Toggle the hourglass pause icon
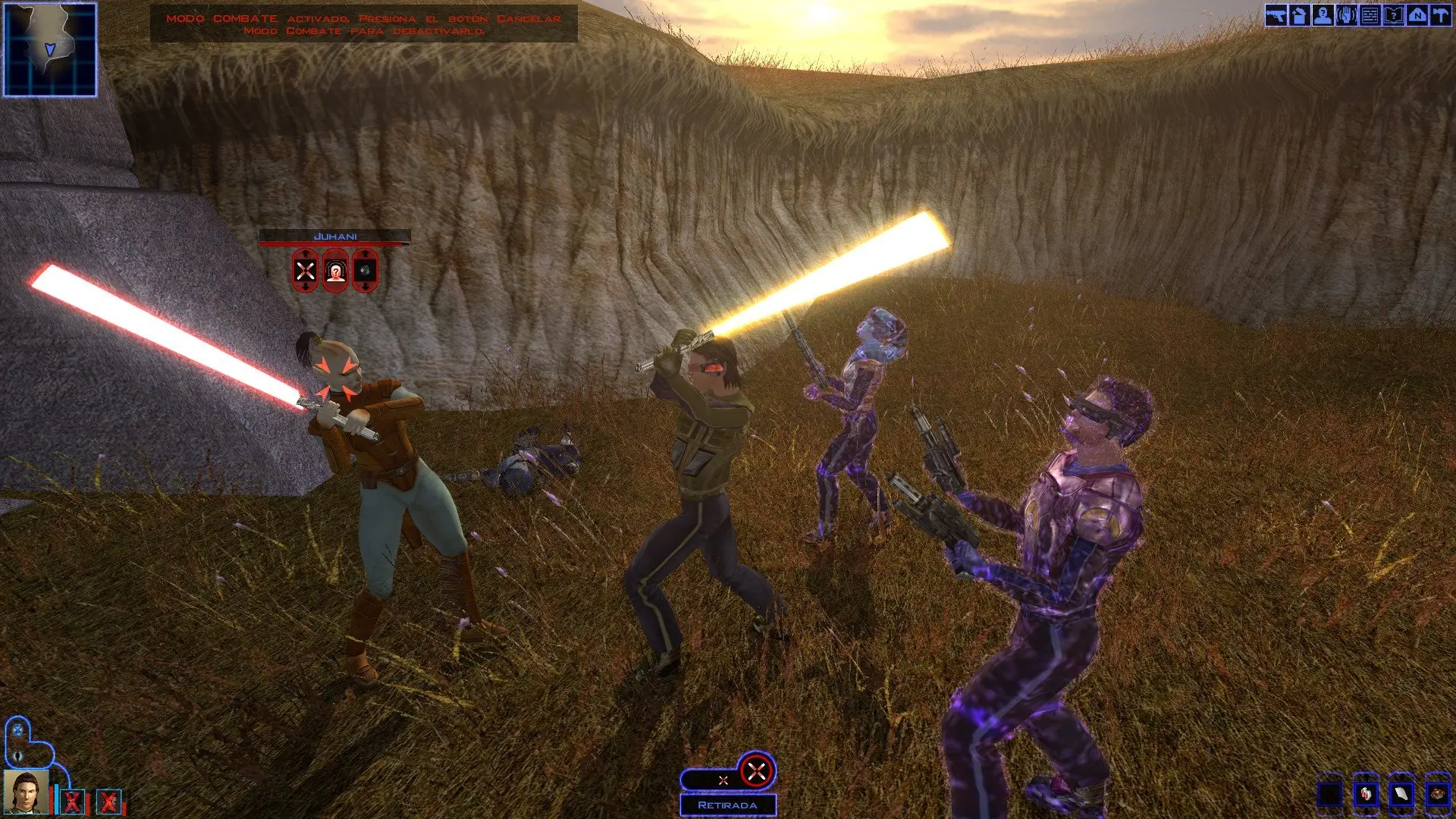Image resolution: width=1456 pixels, height=819 pixels. 17,731
